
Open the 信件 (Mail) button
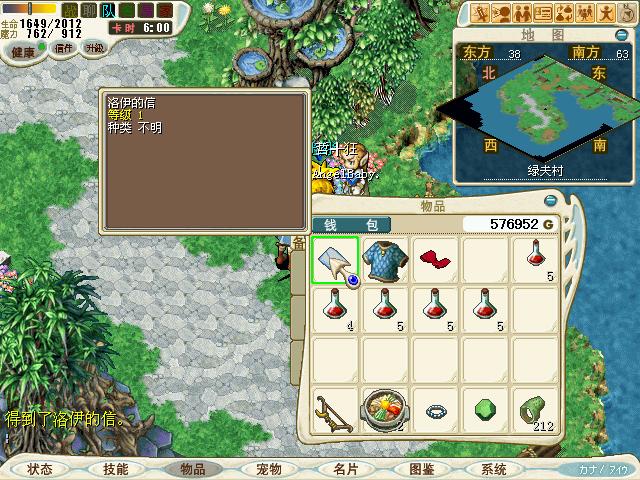tap(64, 47)
